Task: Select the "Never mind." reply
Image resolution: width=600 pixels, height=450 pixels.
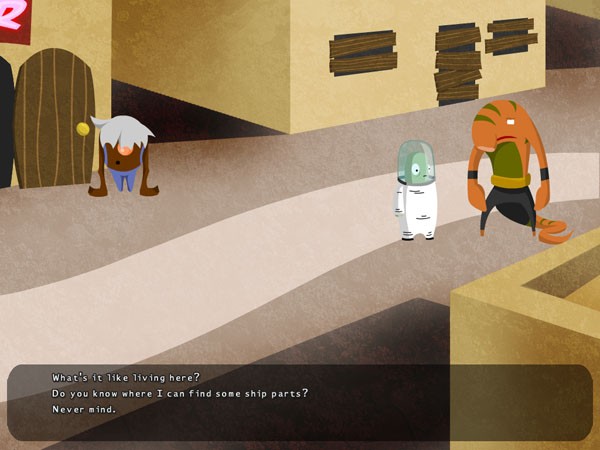Action: click(x=84, y=409)
